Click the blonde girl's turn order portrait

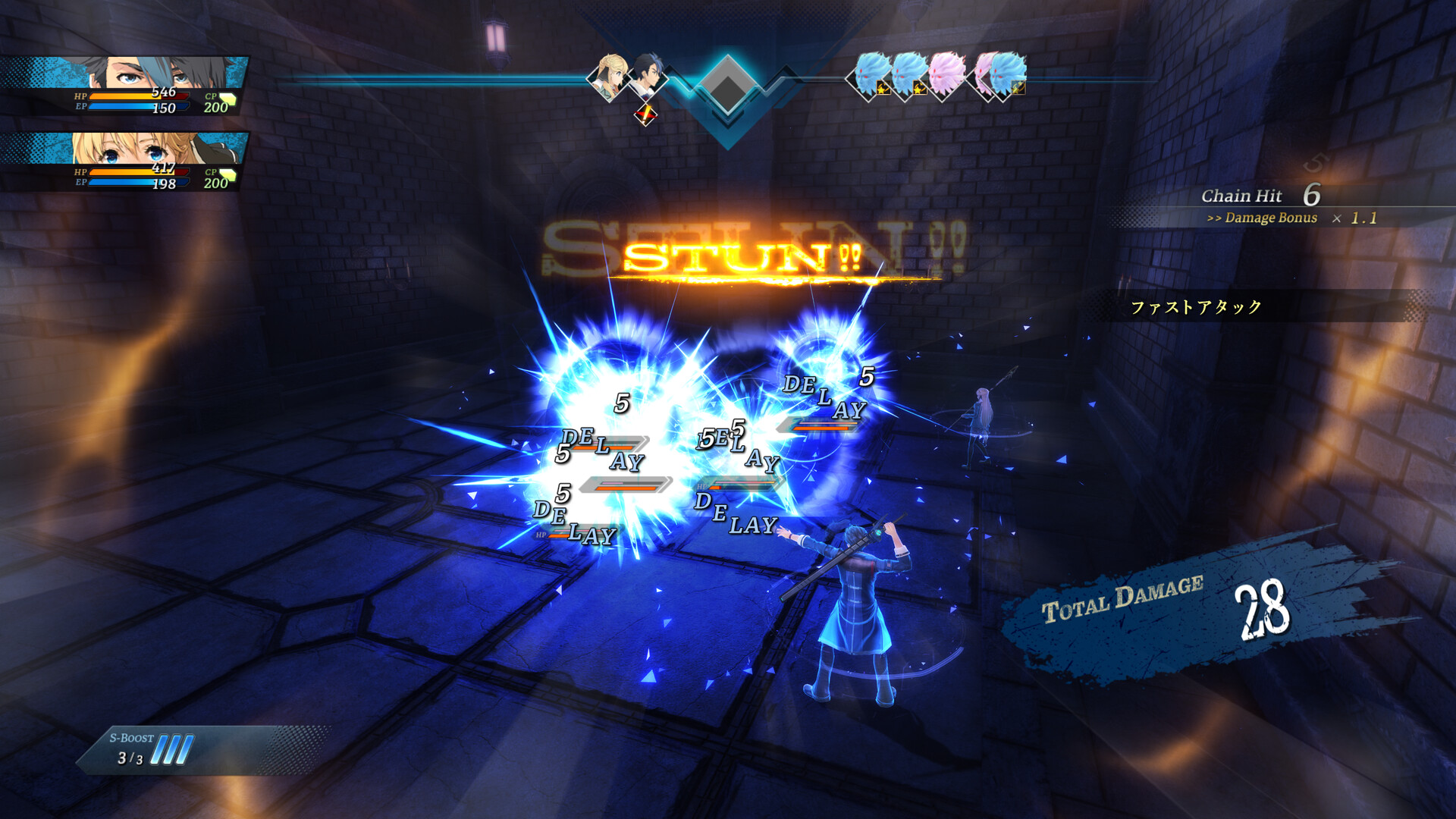pos(610,74)
